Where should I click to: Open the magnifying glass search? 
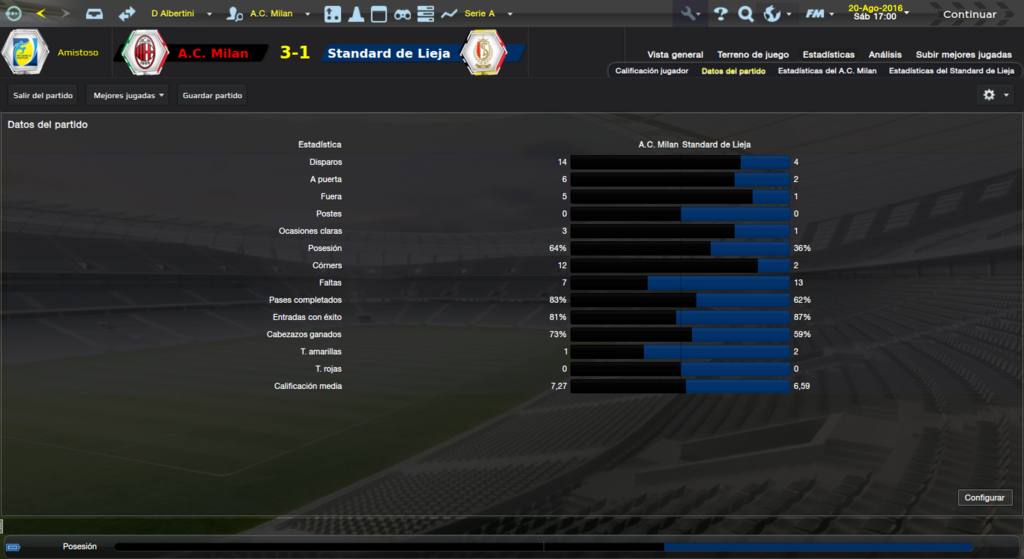[x=746, y=14]
